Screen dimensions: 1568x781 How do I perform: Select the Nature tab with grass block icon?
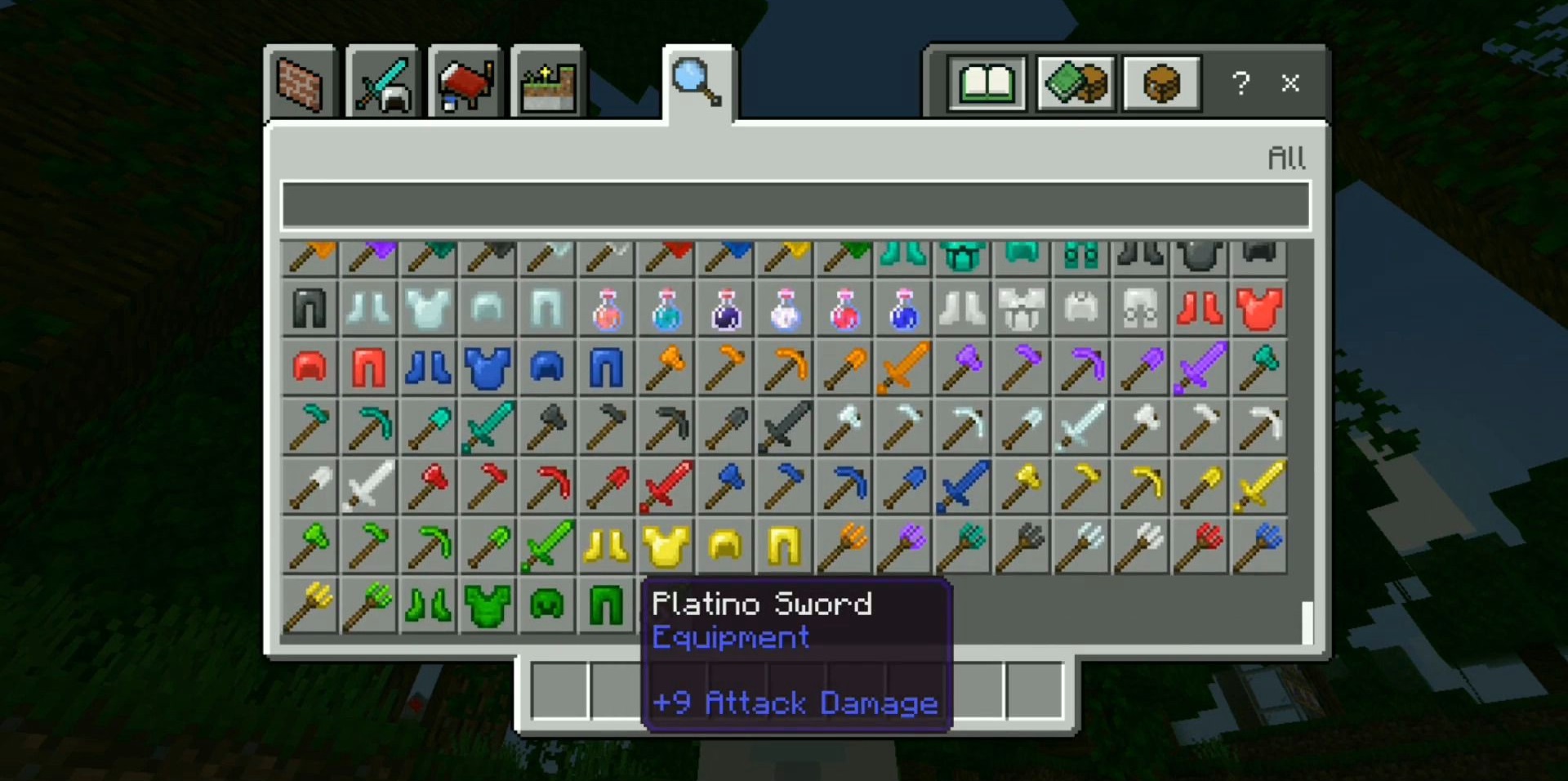click(547, 83)
